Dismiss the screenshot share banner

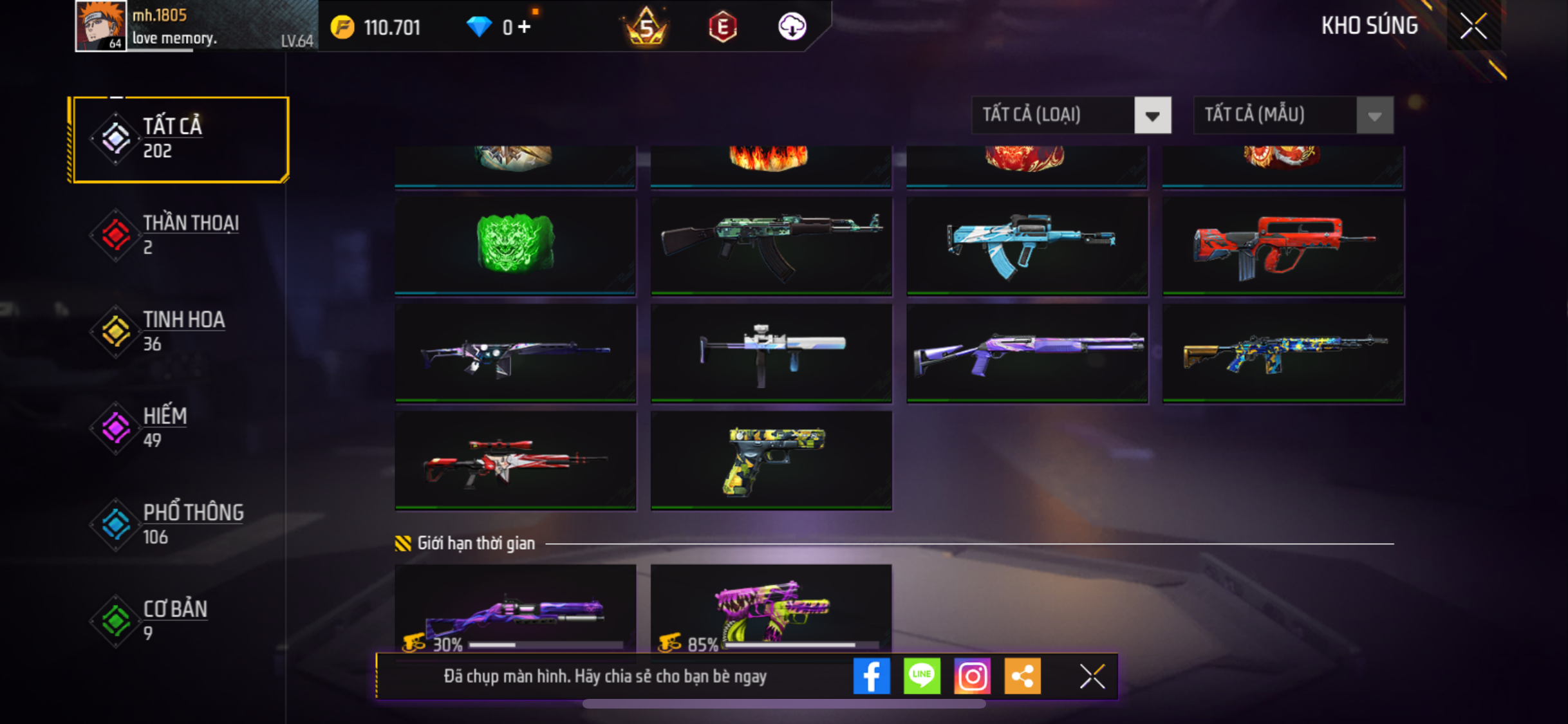point(1092,676)
